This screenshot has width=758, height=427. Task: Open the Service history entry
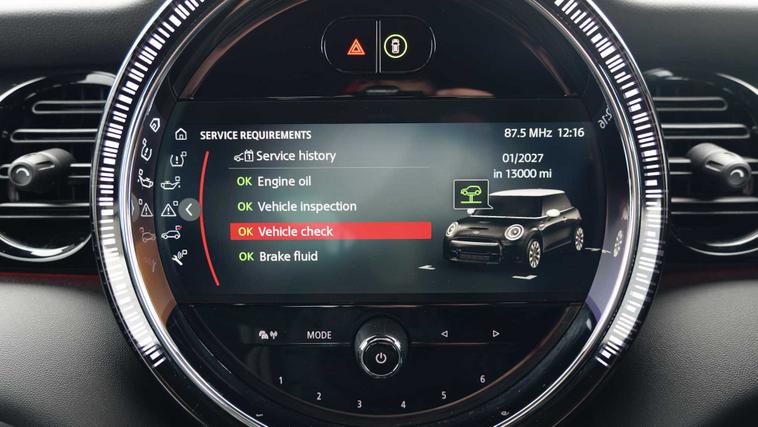pyautogui.click(x=295, y=156)
